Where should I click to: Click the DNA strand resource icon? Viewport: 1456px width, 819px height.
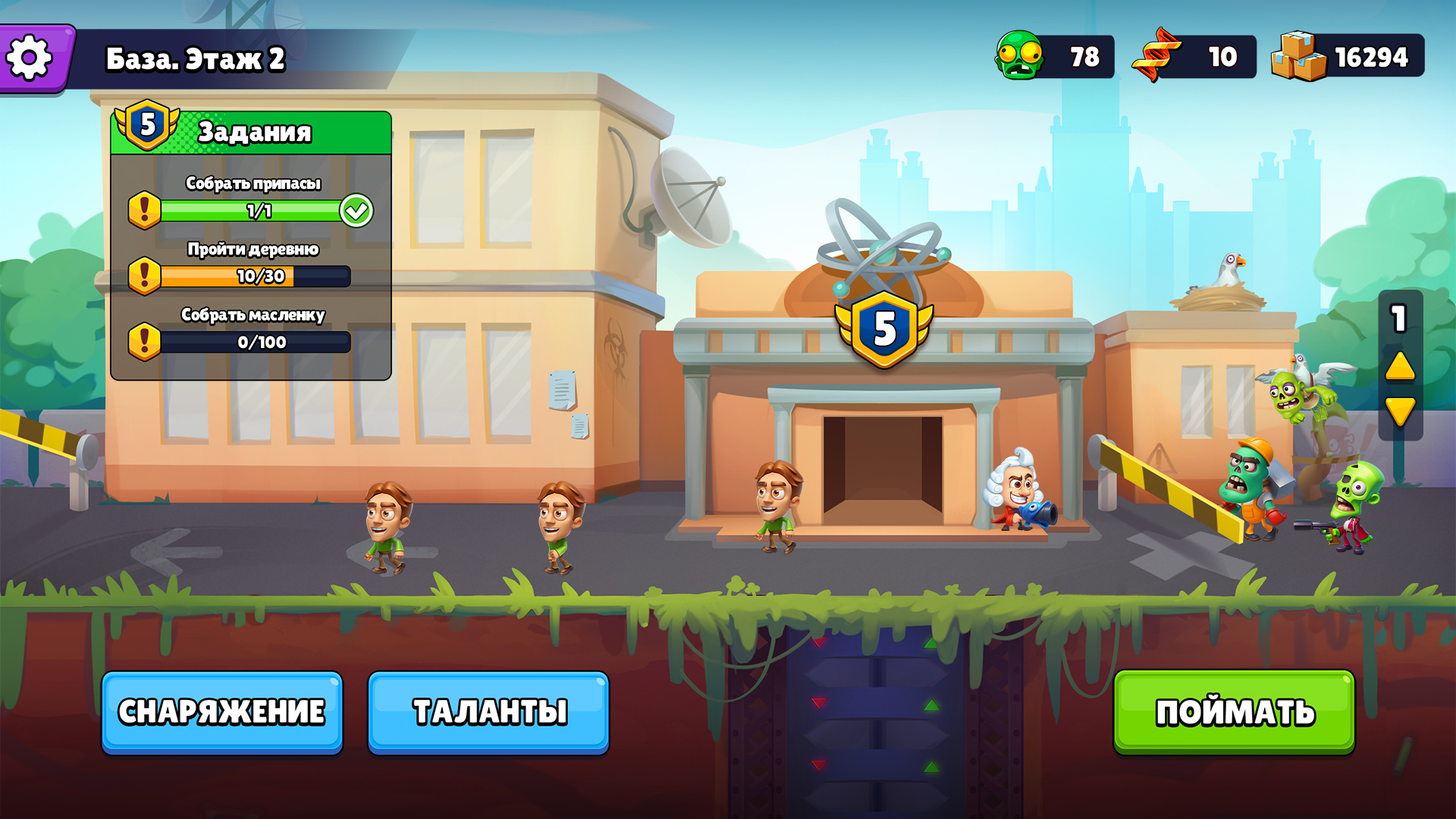click(1156, 54)
